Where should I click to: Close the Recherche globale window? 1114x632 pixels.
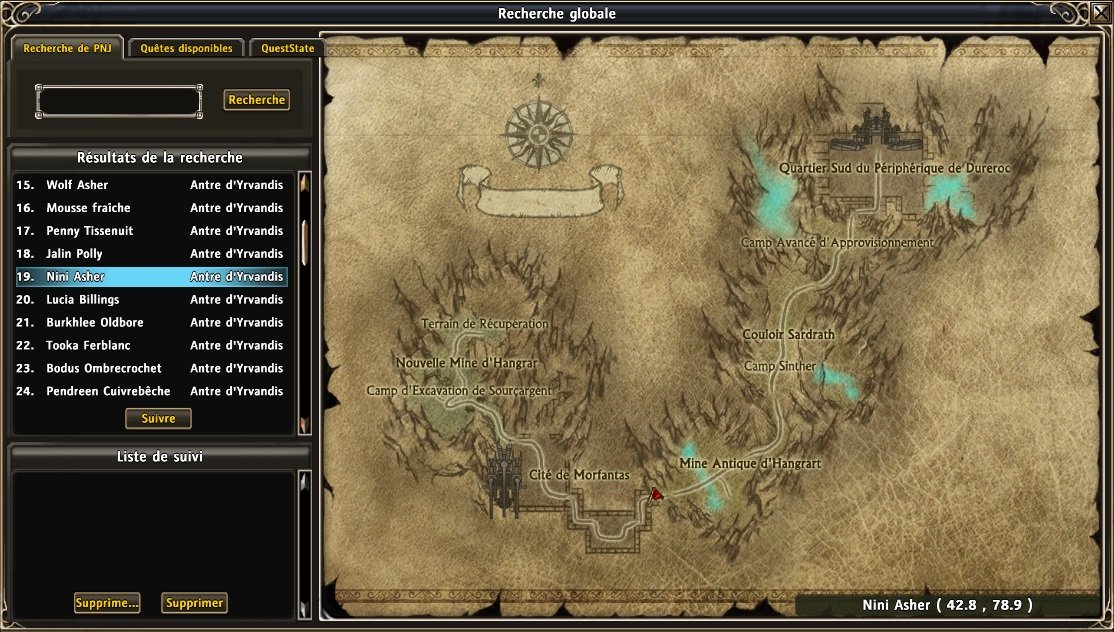click(x=1099, y=13)
